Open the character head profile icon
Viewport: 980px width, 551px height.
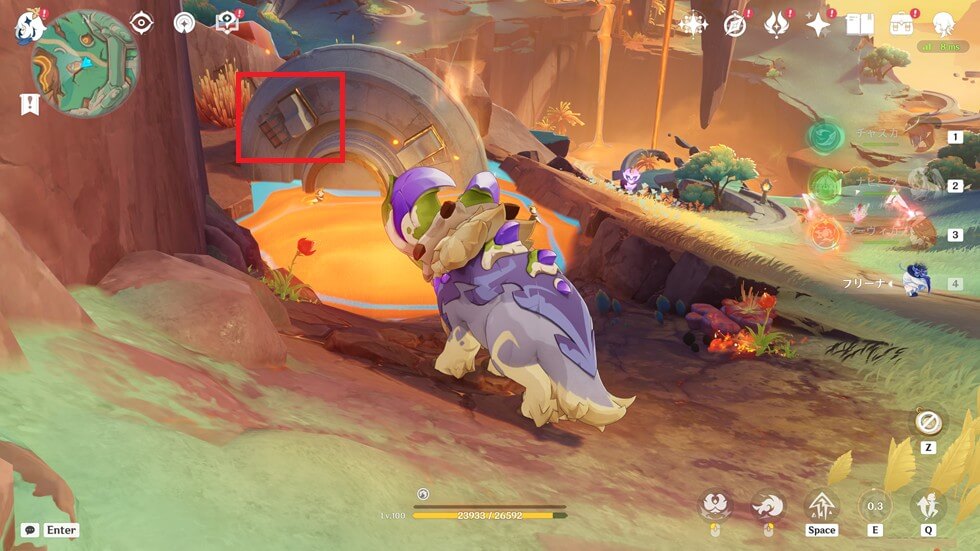(x=943, y=25)
